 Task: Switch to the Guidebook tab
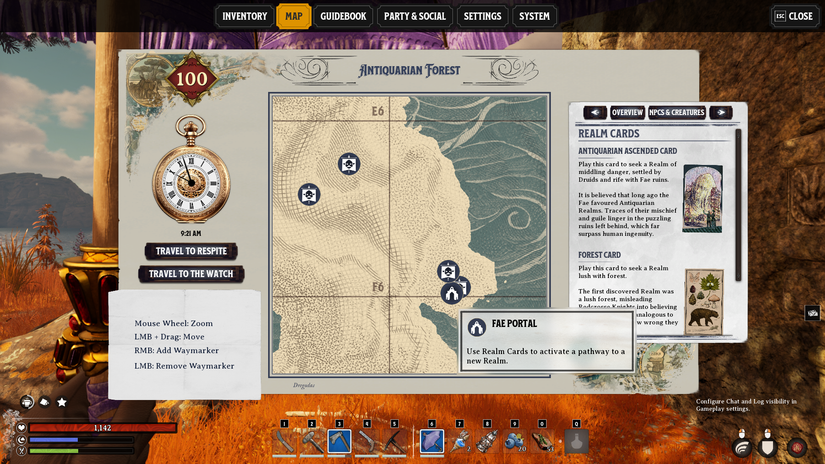pos(343,16)
